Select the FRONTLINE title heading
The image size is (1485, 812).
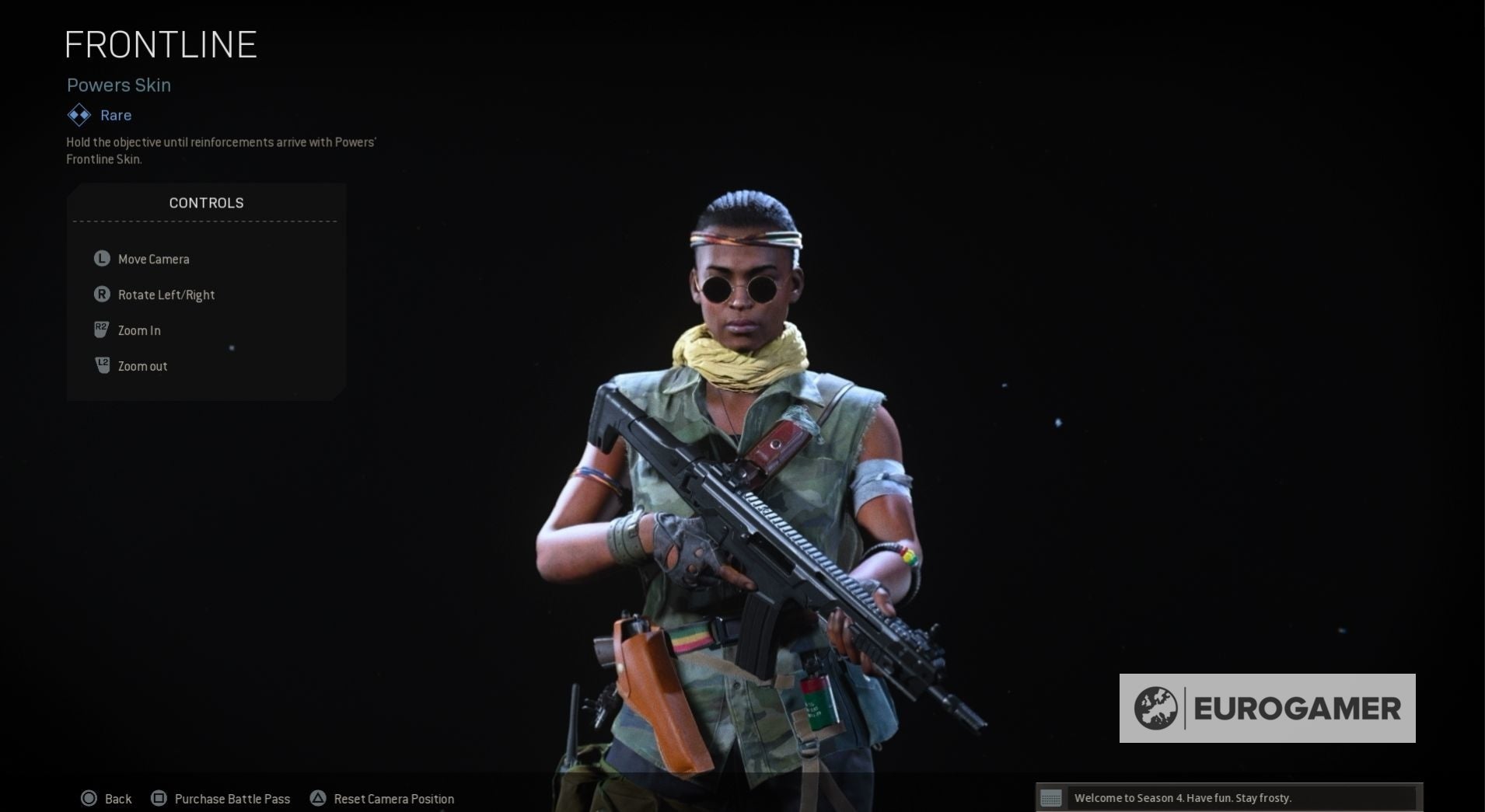[x=160, y=44]
